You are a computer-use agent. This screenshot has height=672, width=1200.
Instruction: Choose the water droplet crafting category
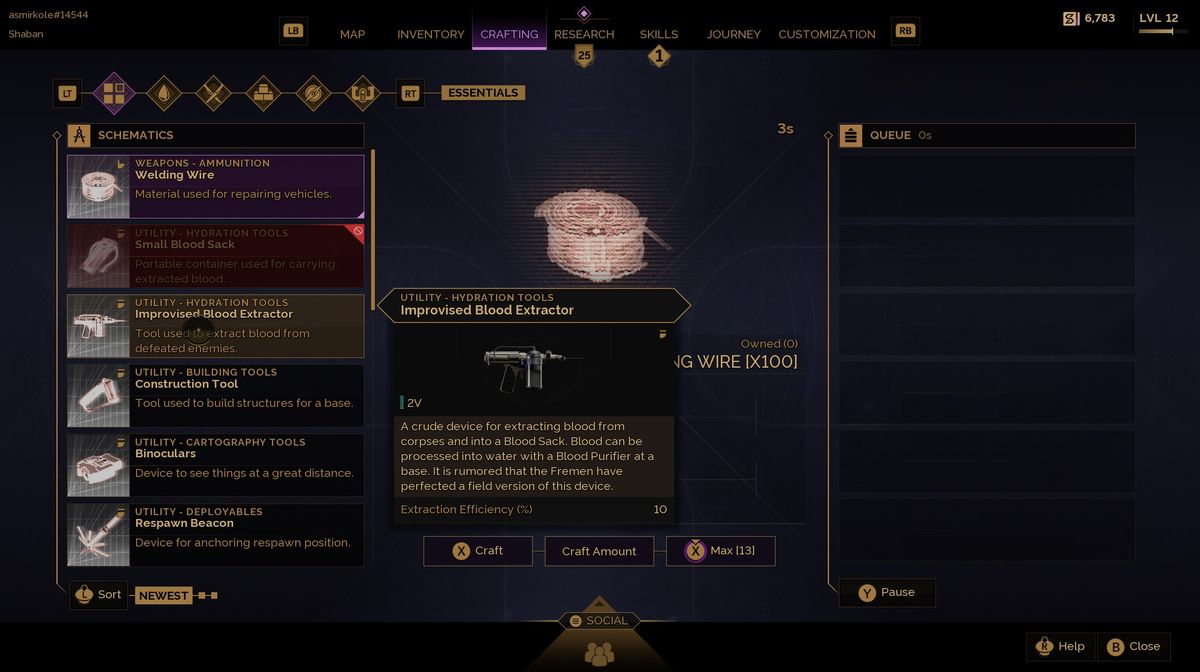pyautogui.click(x=164, y=93)
